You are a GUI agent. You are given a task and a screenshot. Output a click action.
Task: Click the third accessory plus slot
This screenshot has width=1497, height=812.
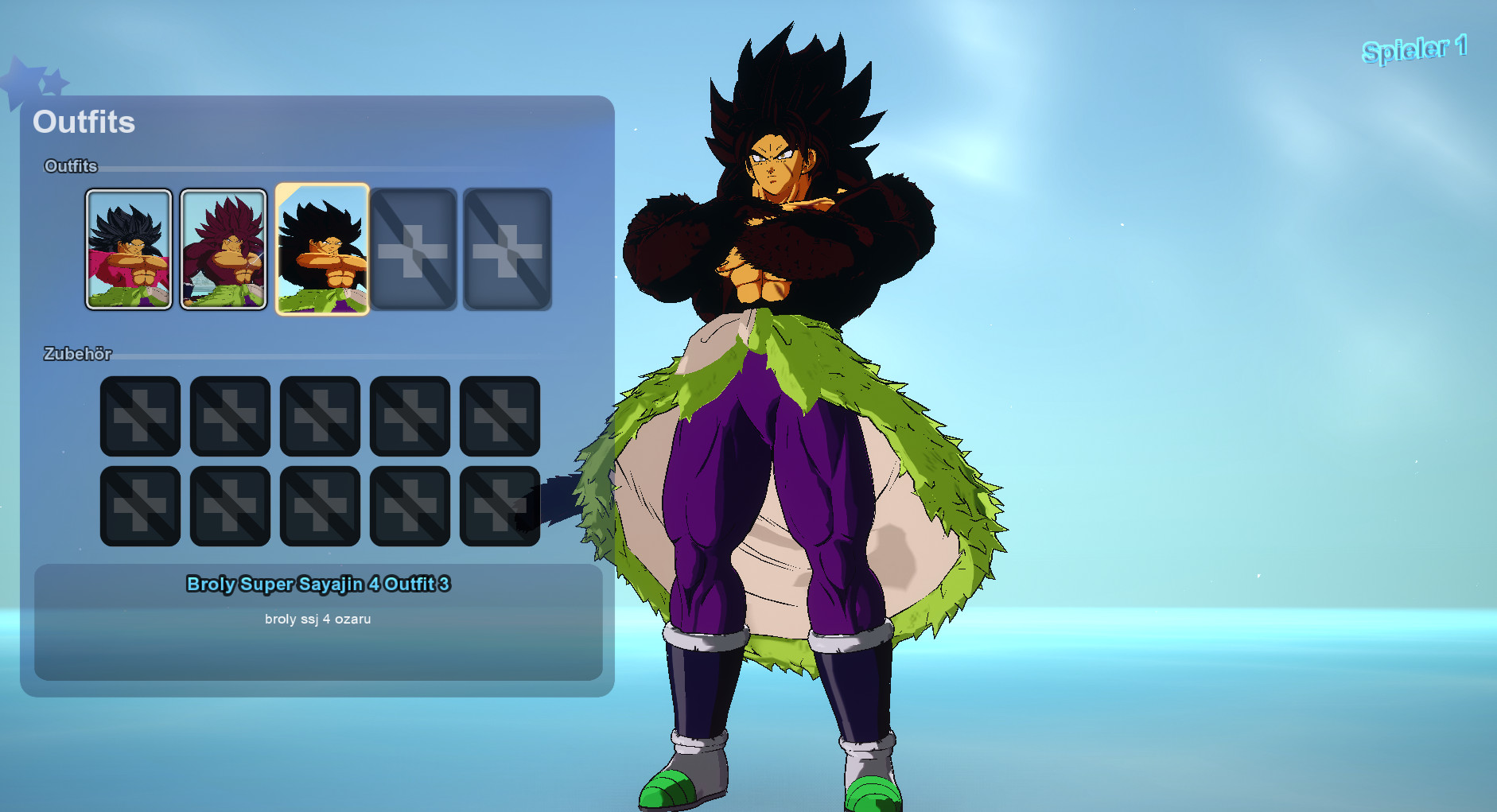pyautogui.click(x=320, y=415)
